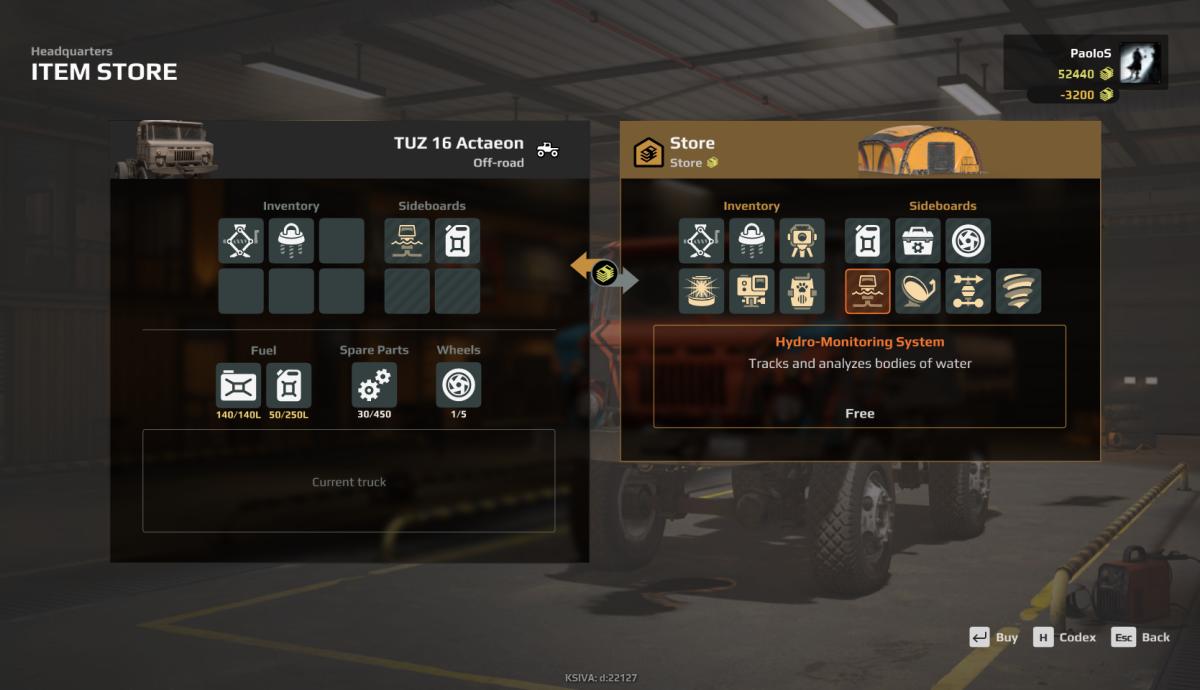Select the truck's Hydro-Monitoring System sideboard
The image size is (1200, 690).
coord(407,241)
